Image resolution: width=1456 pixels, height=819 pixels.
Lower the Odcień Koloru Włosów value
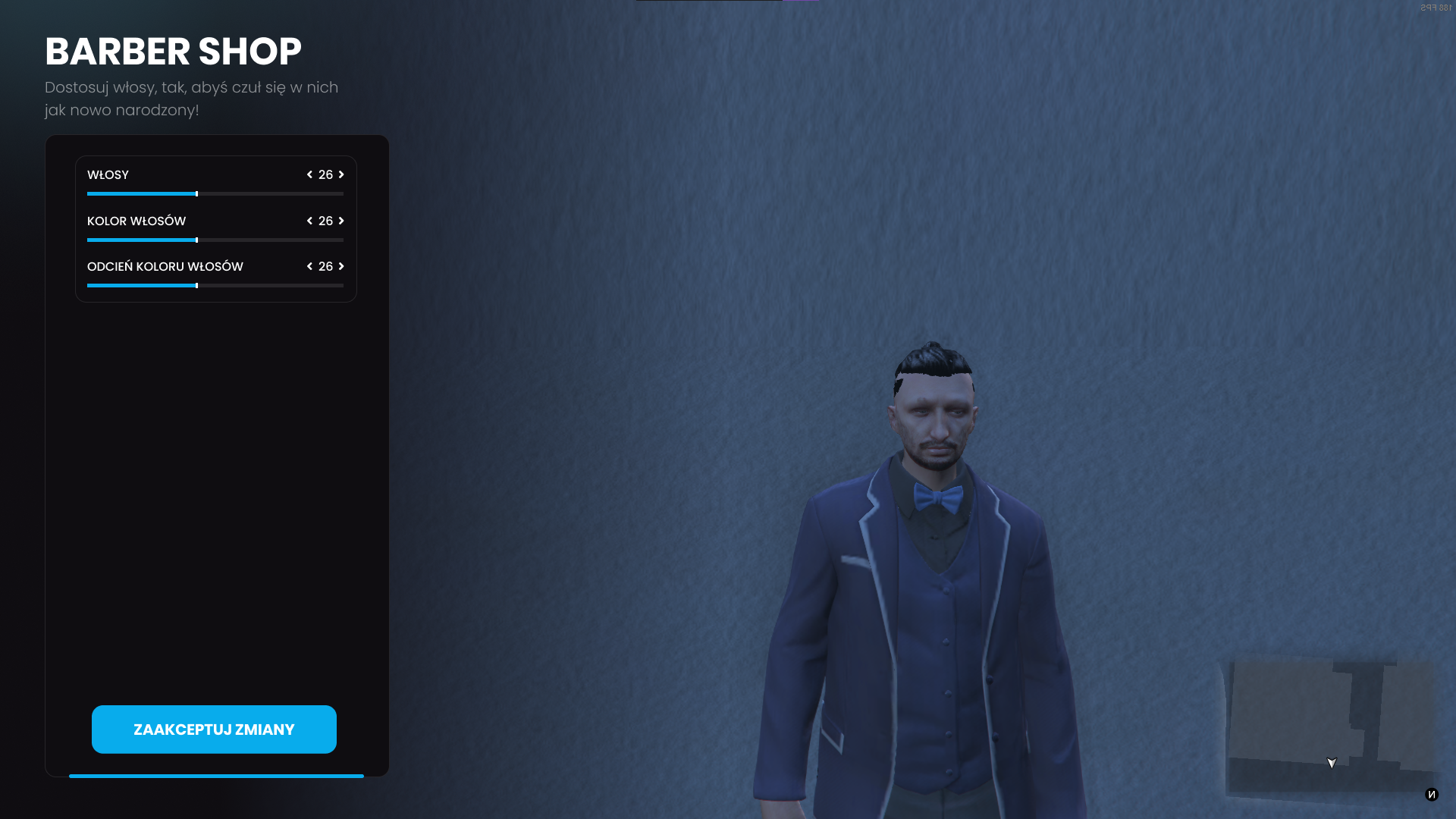click(309, 267)
